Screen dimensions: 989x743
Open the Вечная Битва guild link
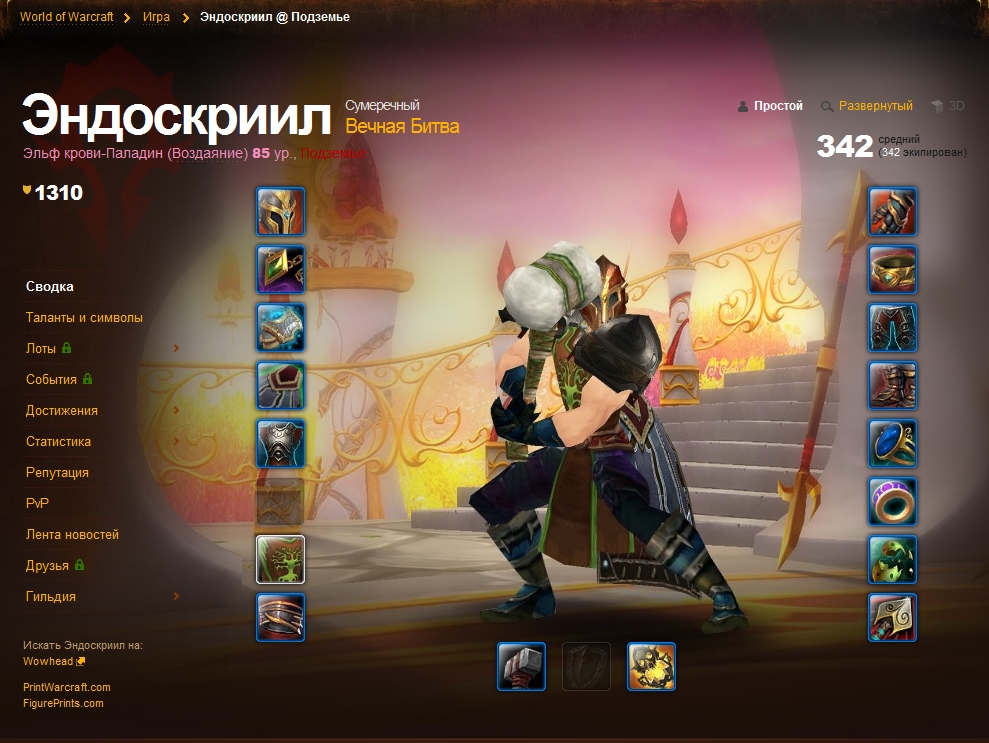coord(402,127)
